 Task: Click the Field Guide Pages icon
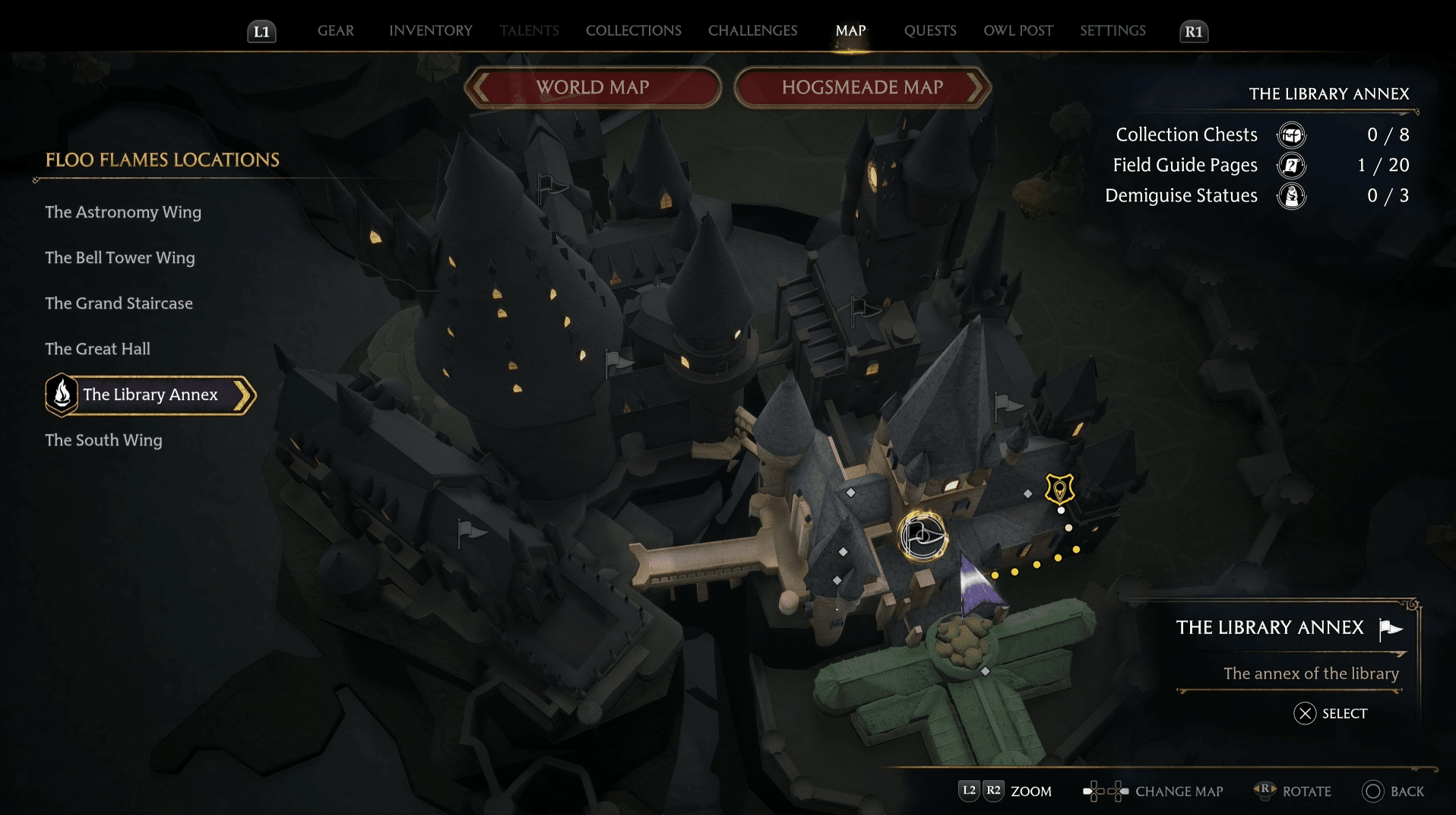(1292, 165)
